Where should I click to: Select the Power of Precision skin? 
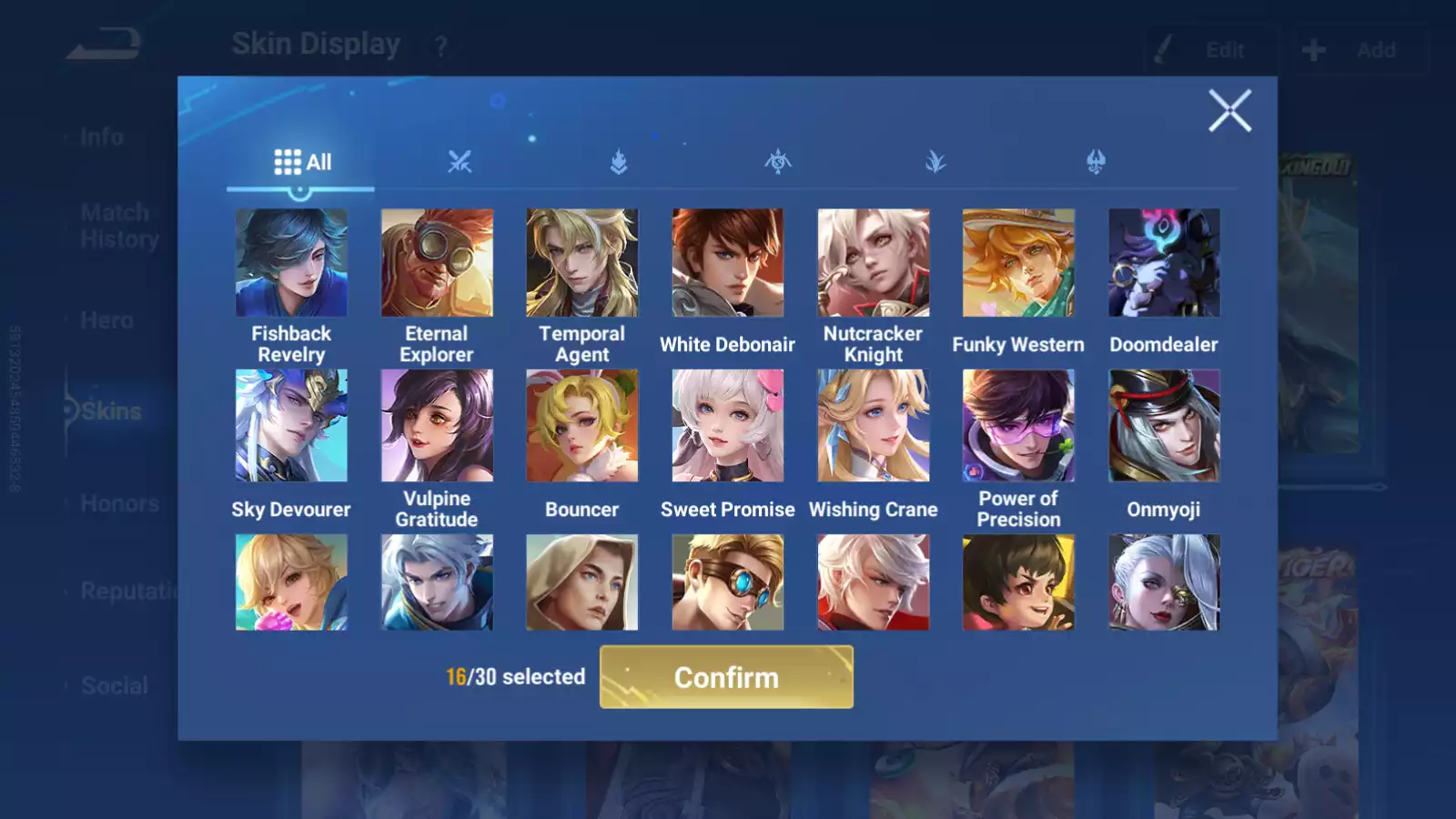(x=1018, y=425)
